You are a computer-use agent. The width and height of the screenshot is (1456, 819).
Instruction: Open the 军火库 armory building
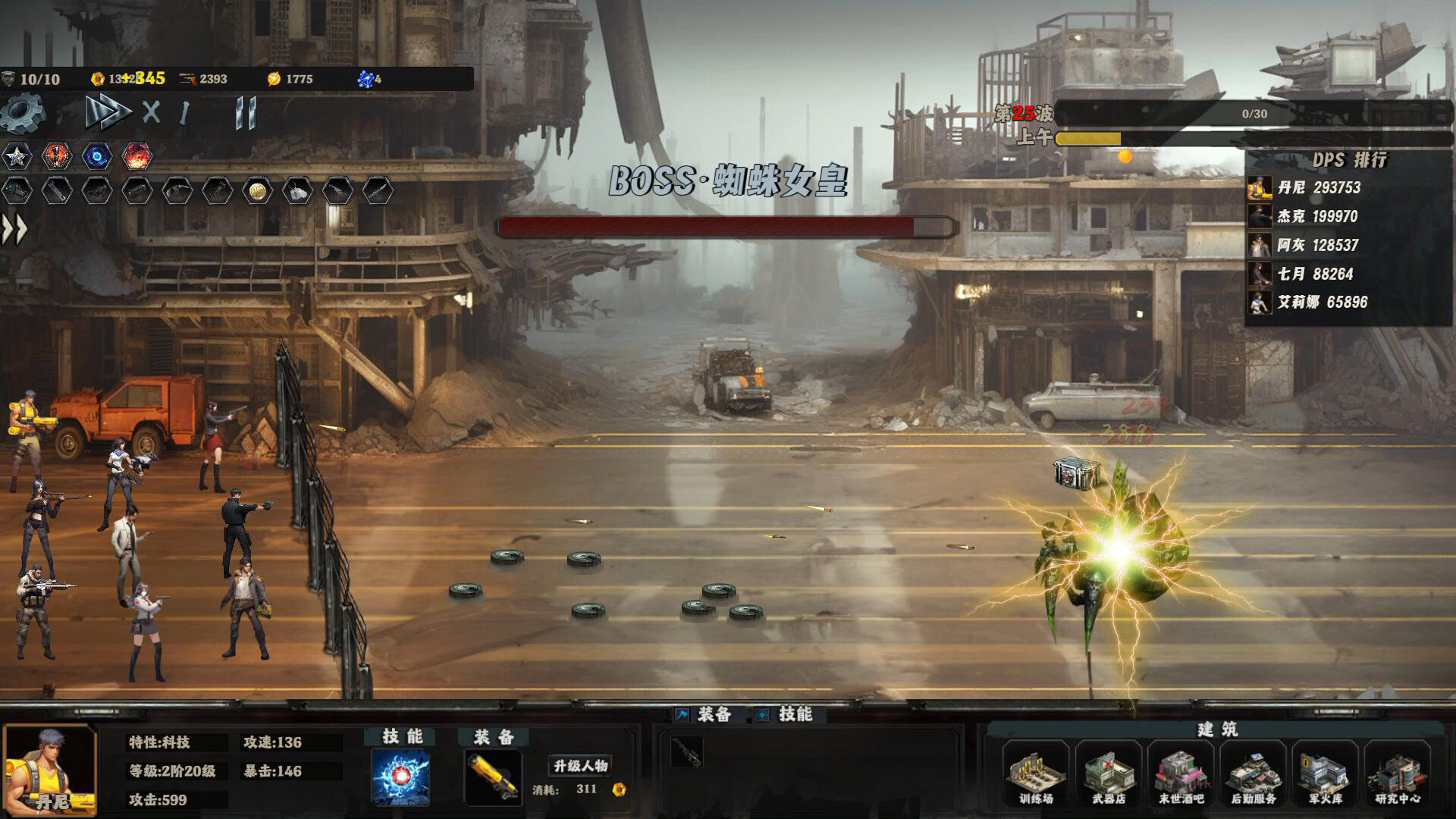tap(1325, 775)
